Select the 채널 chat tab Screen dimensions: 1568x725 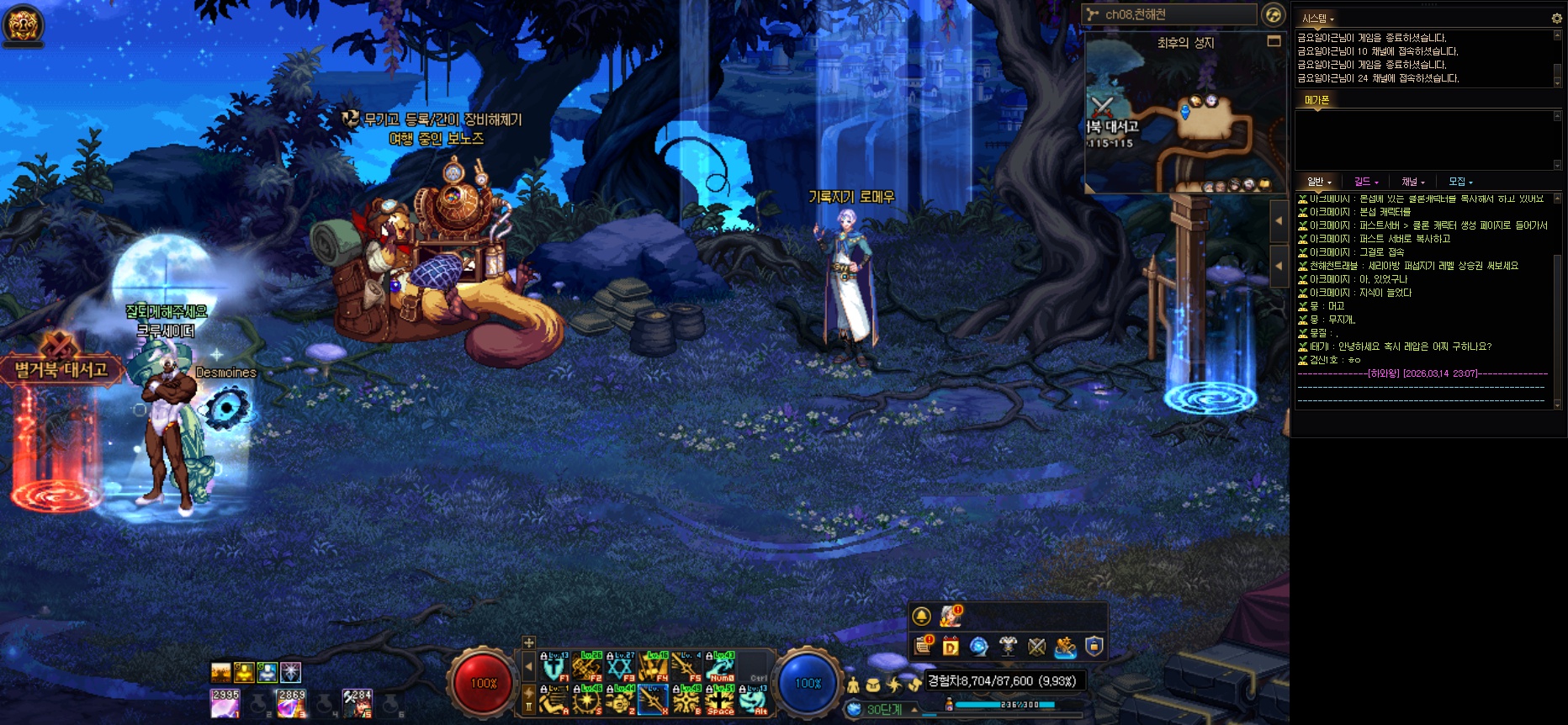pos(1412,182)
